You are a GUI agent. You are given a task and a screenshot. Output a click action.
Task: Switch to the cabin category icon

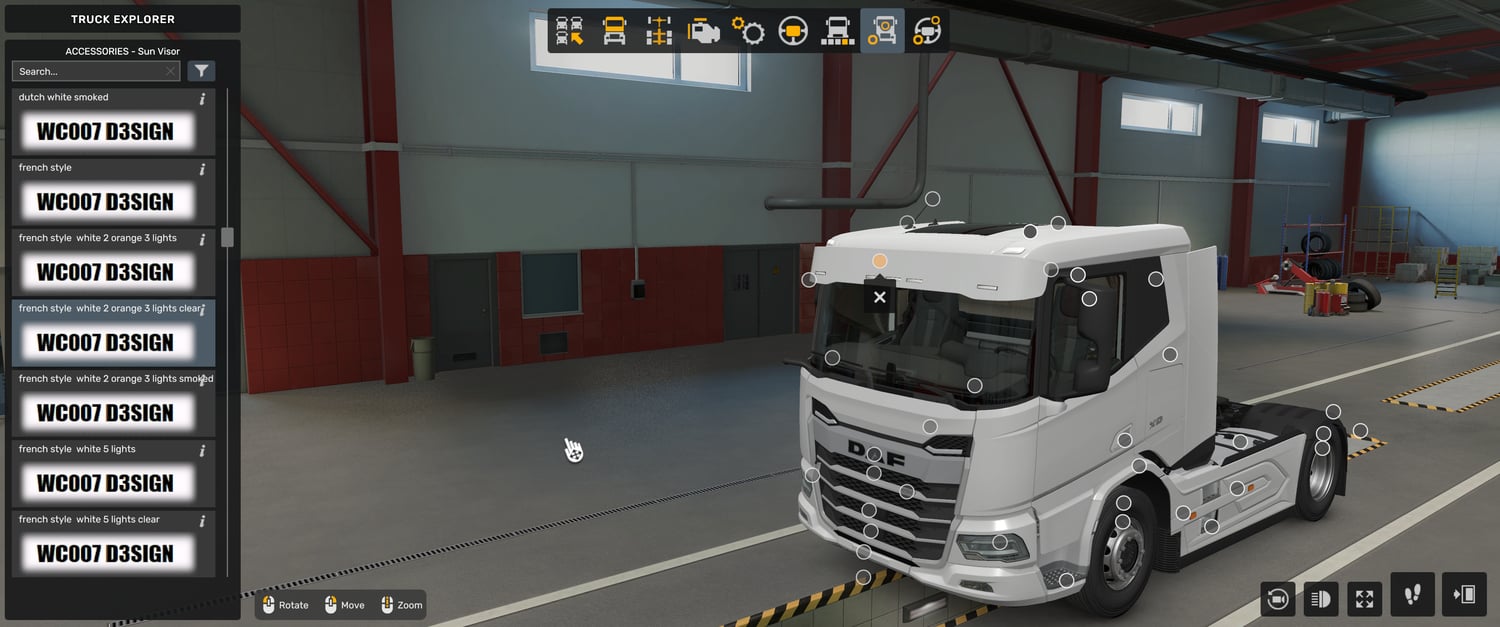click(x=614, y=31)
